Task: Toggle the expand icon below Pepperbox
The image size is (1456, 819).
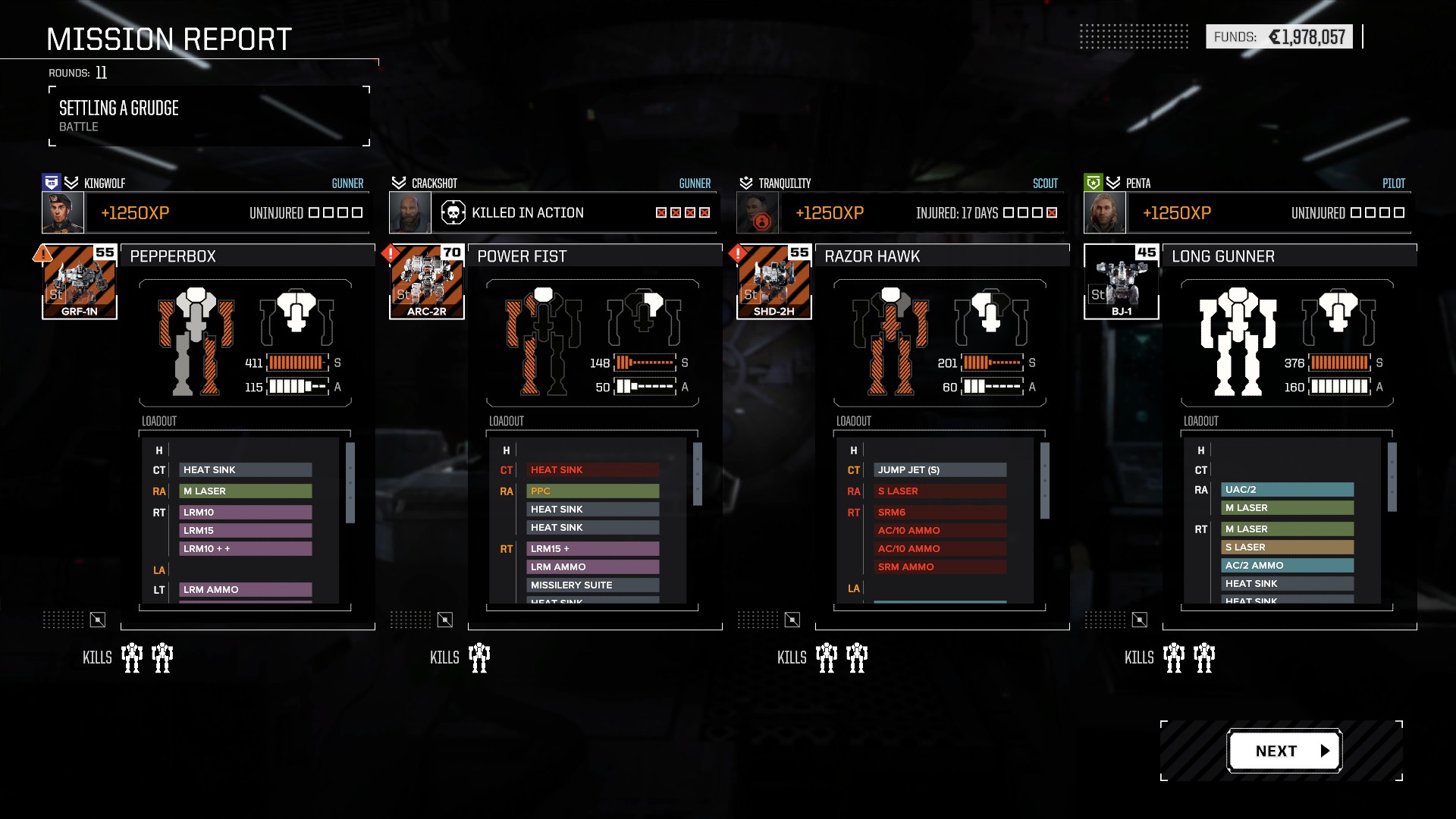Action: (x=98, y=620)
